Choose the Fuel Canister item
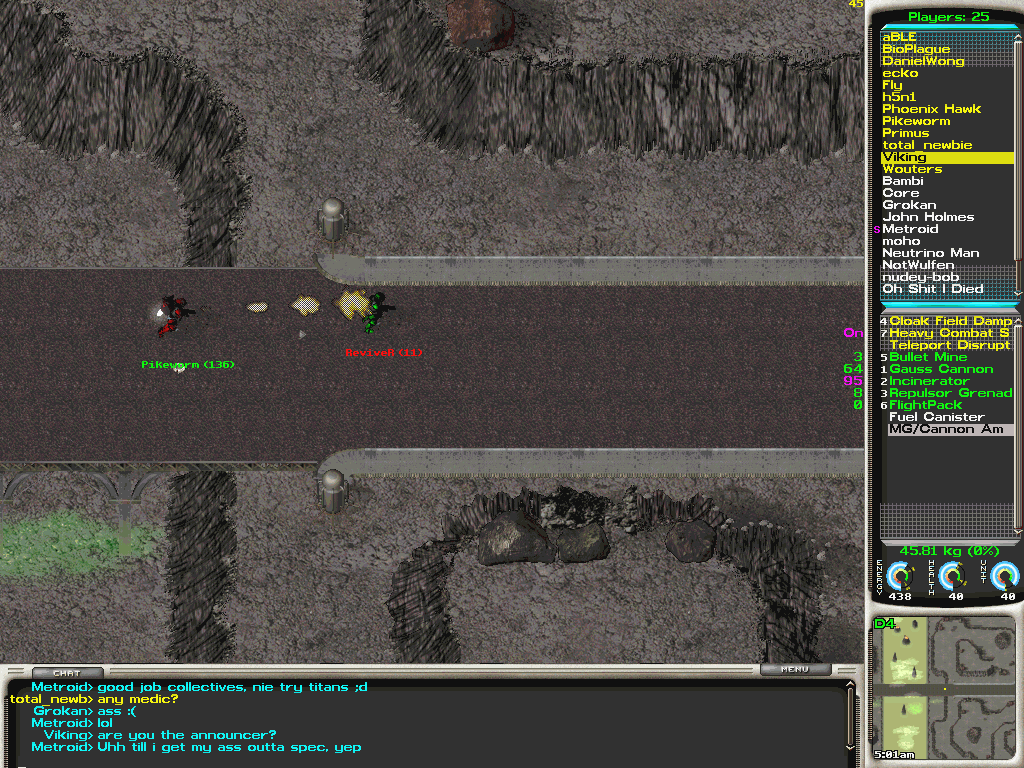The width and height of the screenshot is (1024, 768). (936, 417)
